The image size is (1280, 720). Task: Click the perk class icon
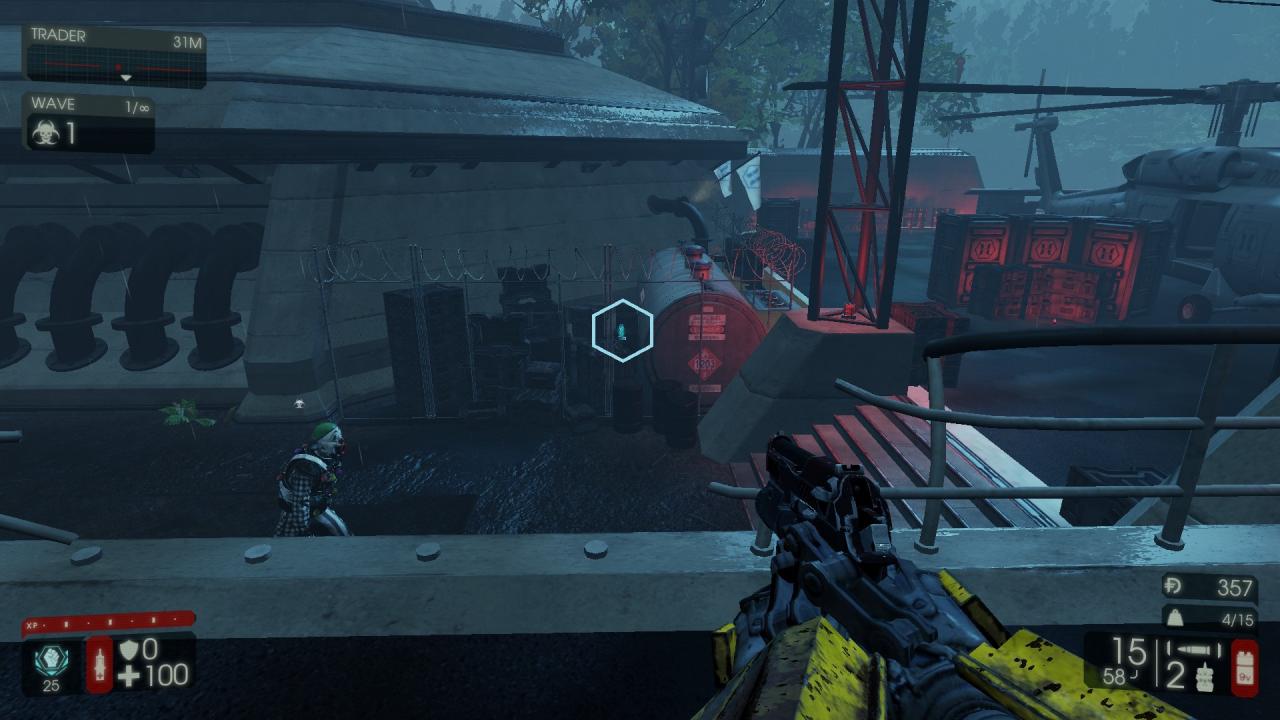[46, 661]
